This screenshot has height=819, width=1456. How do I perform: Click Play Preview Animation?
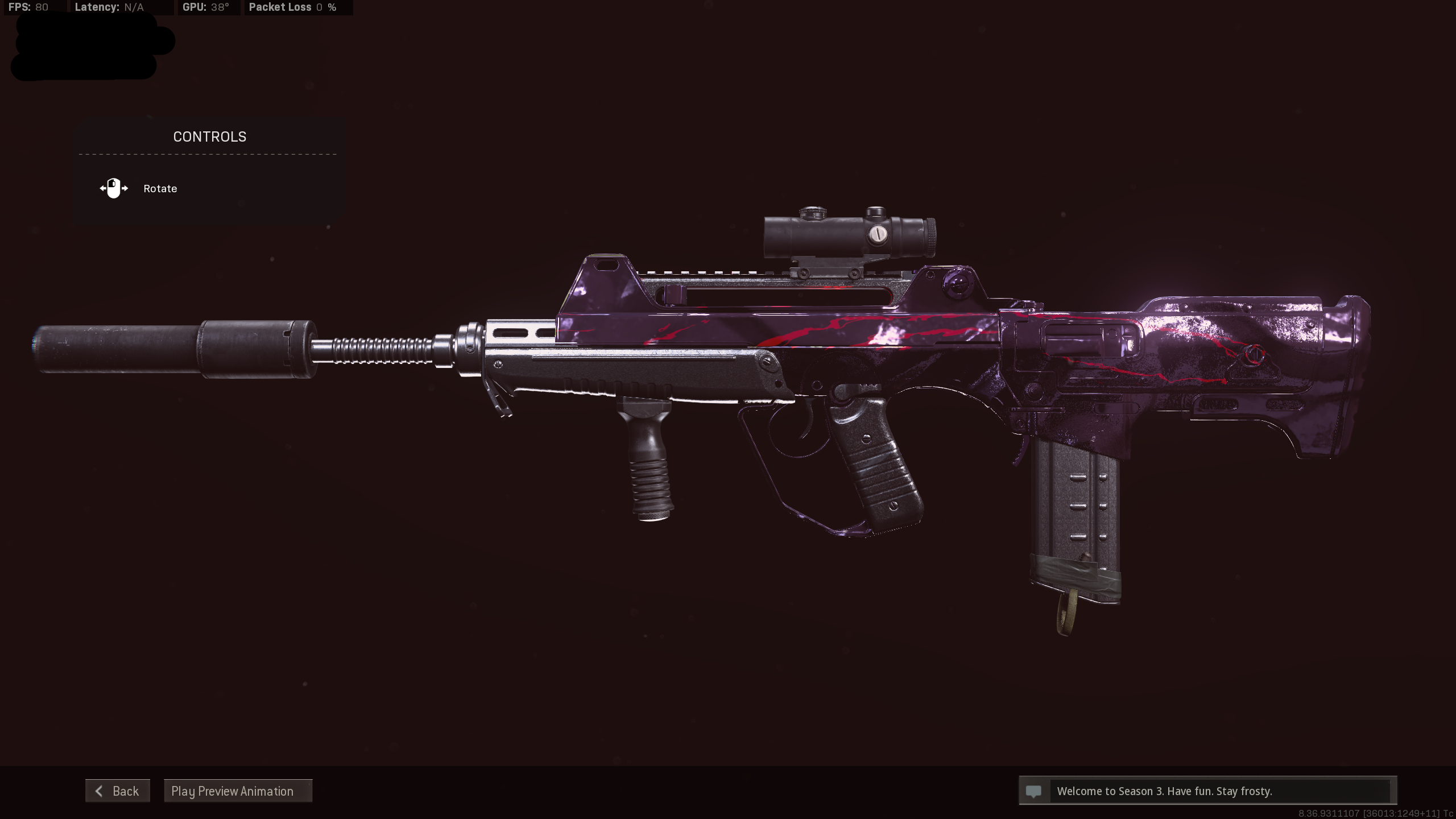click(238, 791)
